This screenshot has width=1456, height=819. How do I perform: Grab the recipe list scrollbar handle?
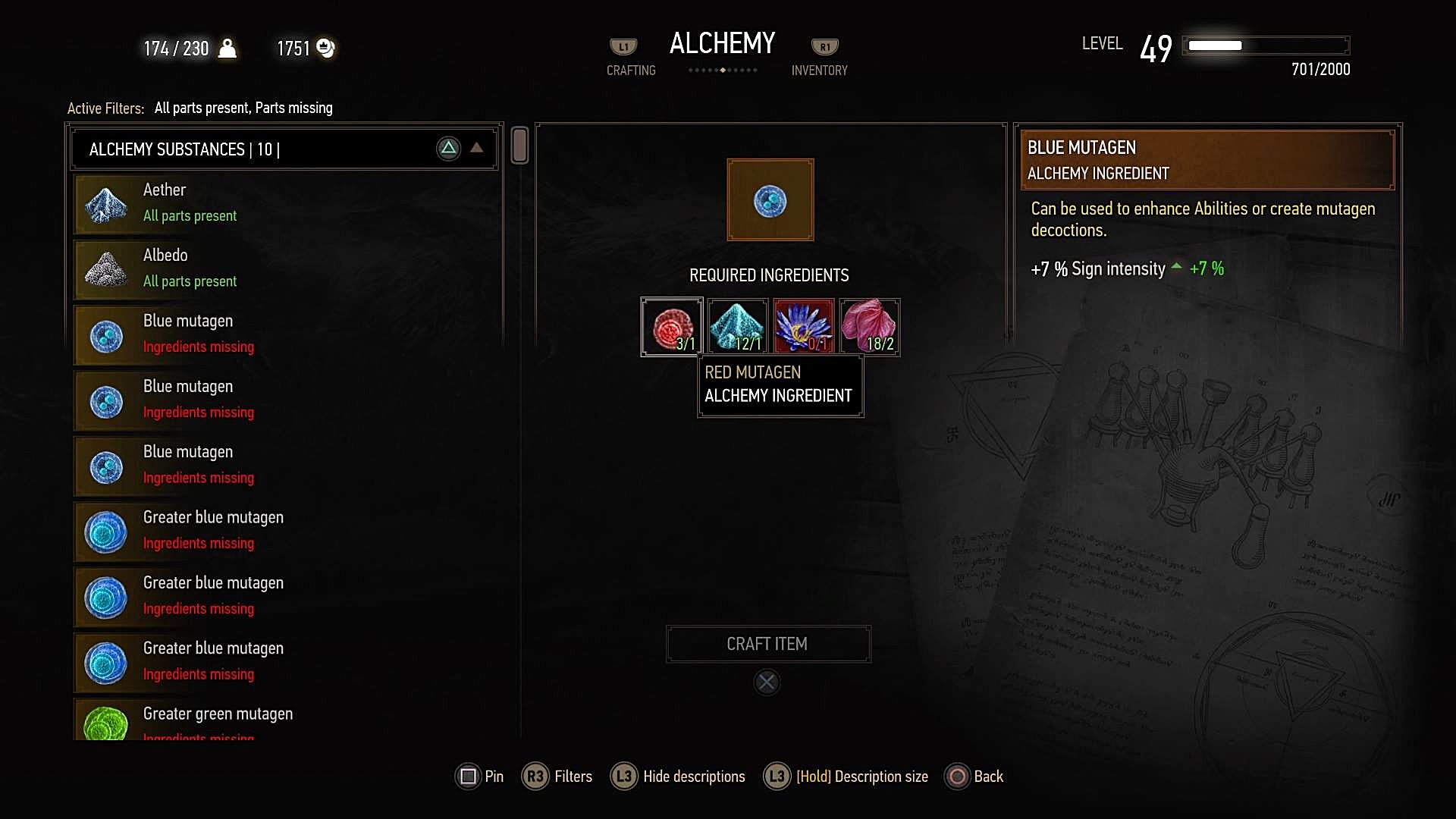519,145
